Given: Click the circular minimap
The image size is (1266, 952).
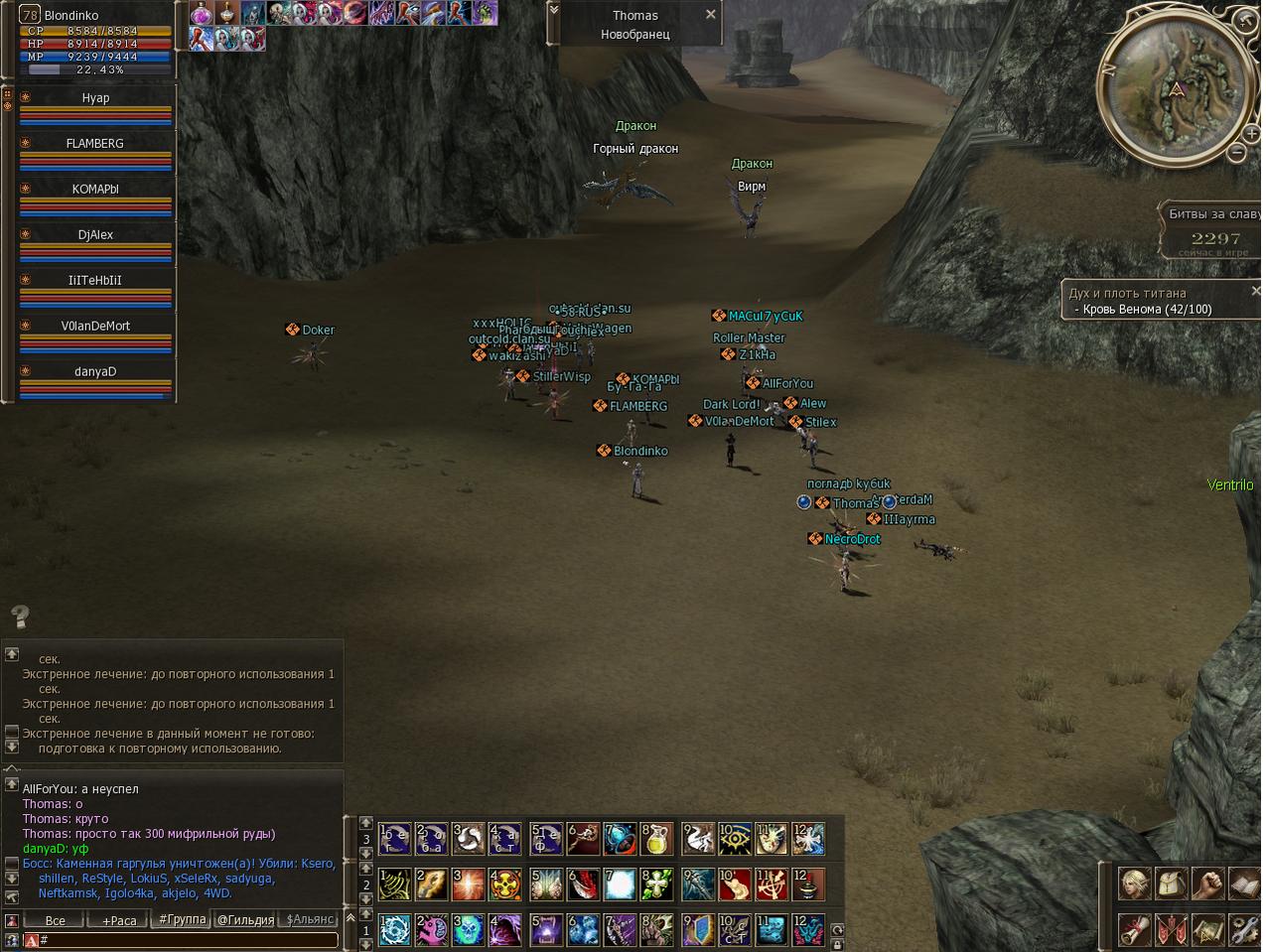Looking at the screenshot, I should pyautogui.click(x=1177, y=87).
